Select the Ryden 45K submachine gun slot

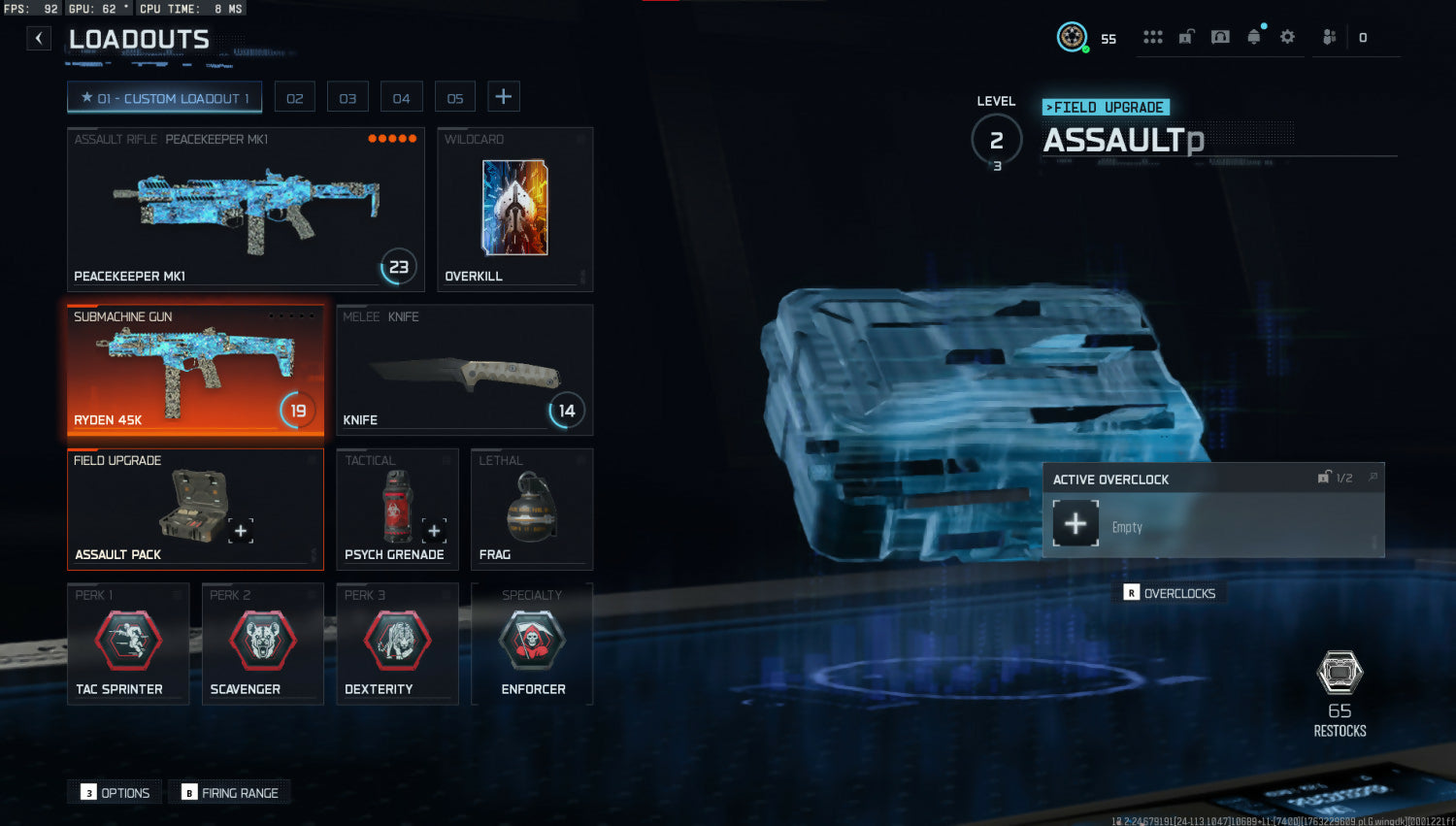coord(195,370)
